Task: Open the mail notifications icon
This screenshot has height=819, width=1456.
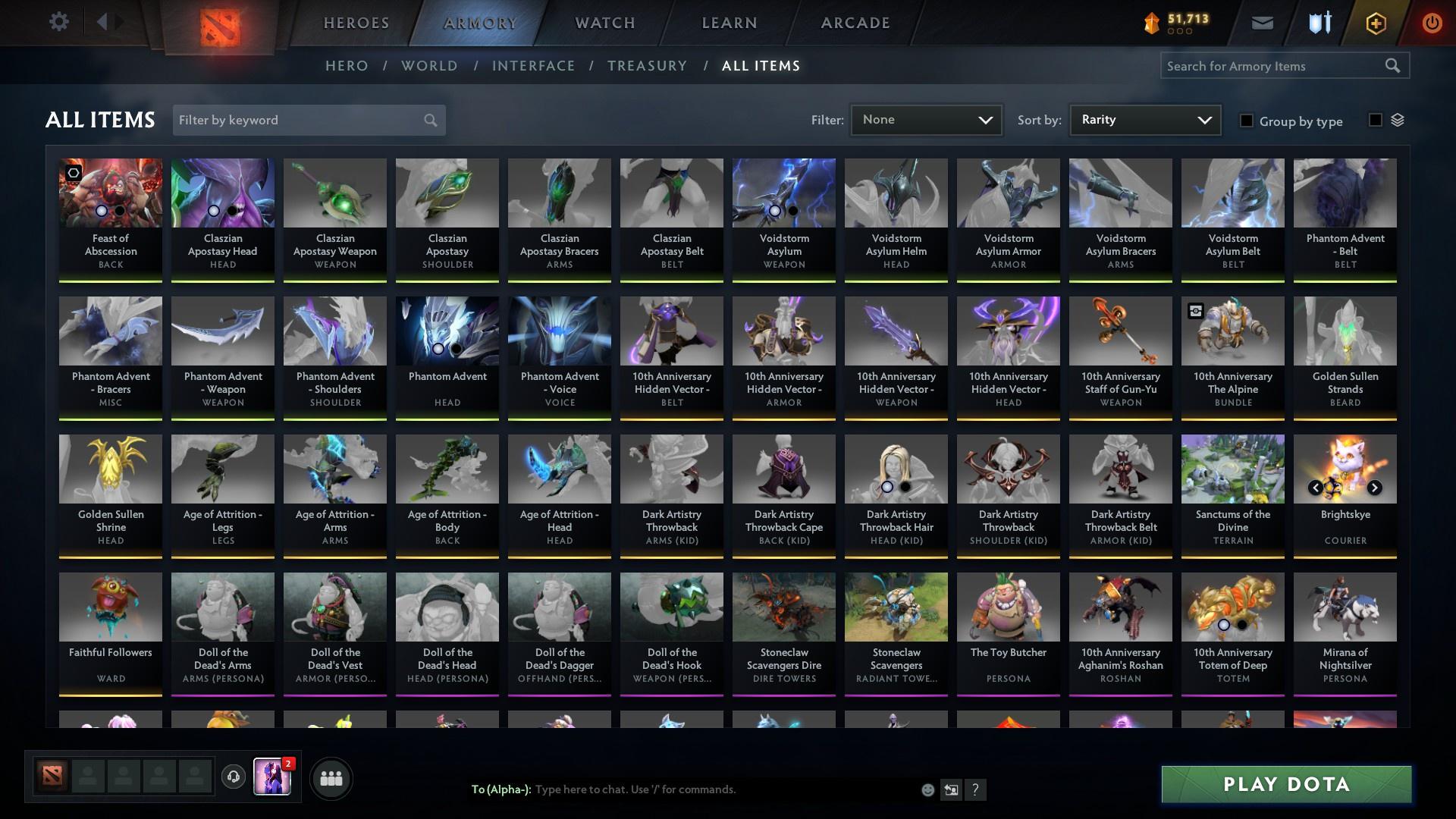Action: 1262,22
